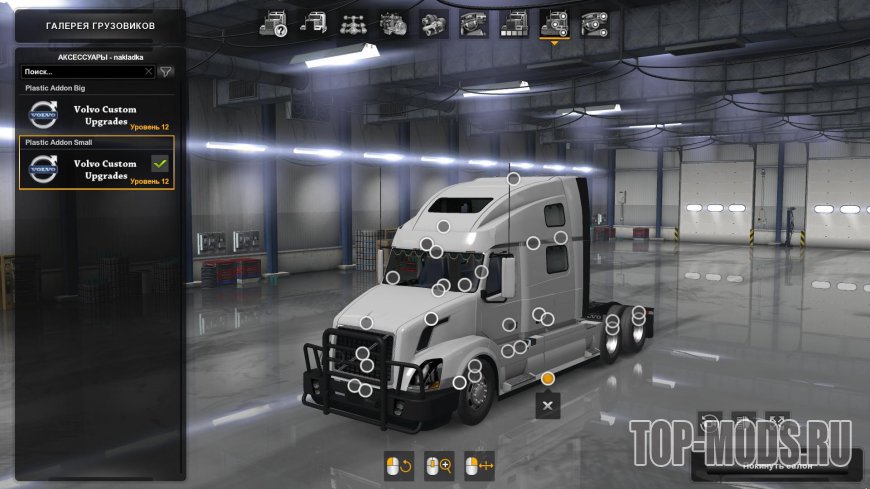Open the truck paint job tab
870x489 pixels.
[x=513, y=23]
